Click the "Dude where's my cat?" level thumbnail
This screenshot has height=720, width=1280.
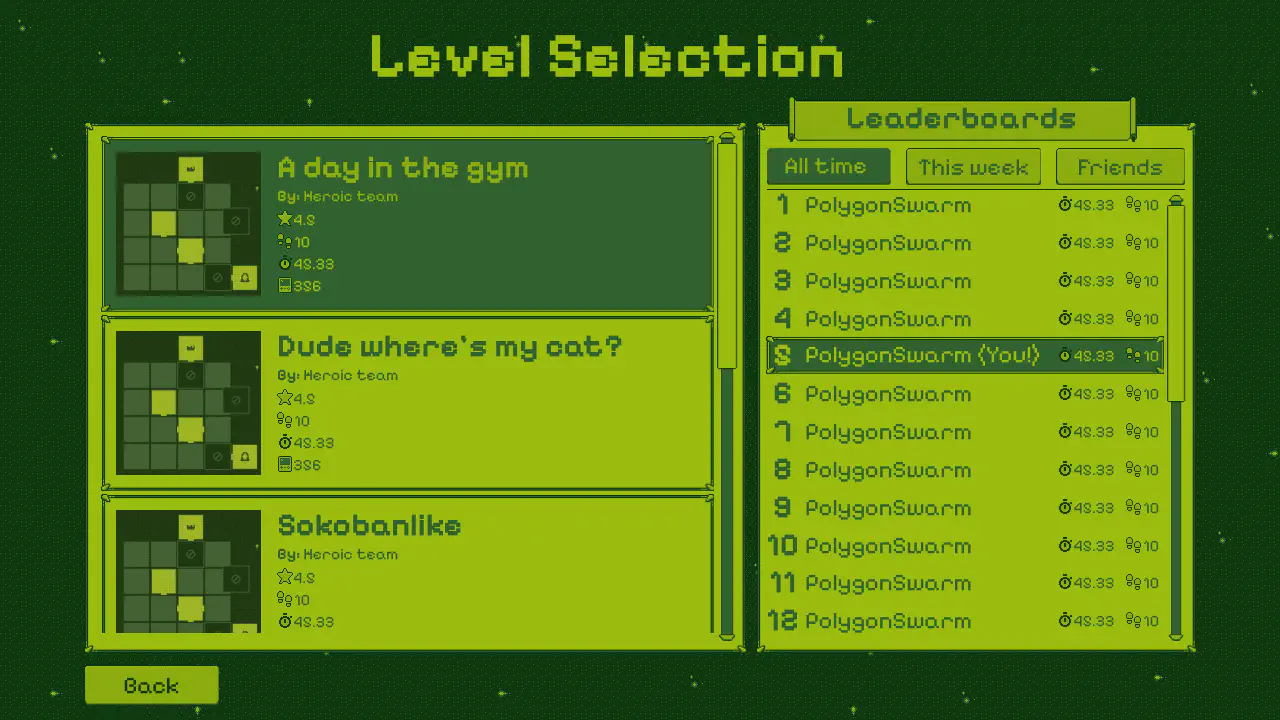[187, 400]
